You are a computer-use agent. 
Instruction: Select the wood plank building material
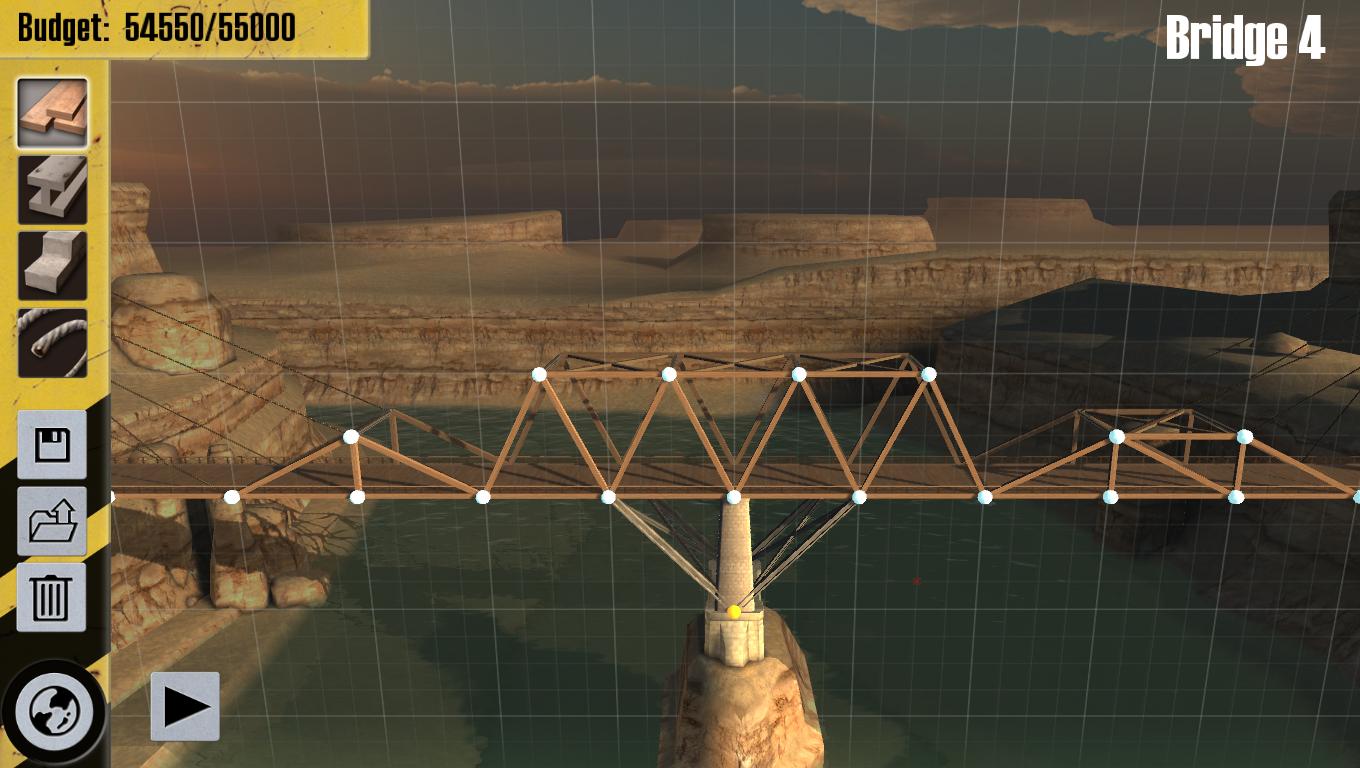52,110
